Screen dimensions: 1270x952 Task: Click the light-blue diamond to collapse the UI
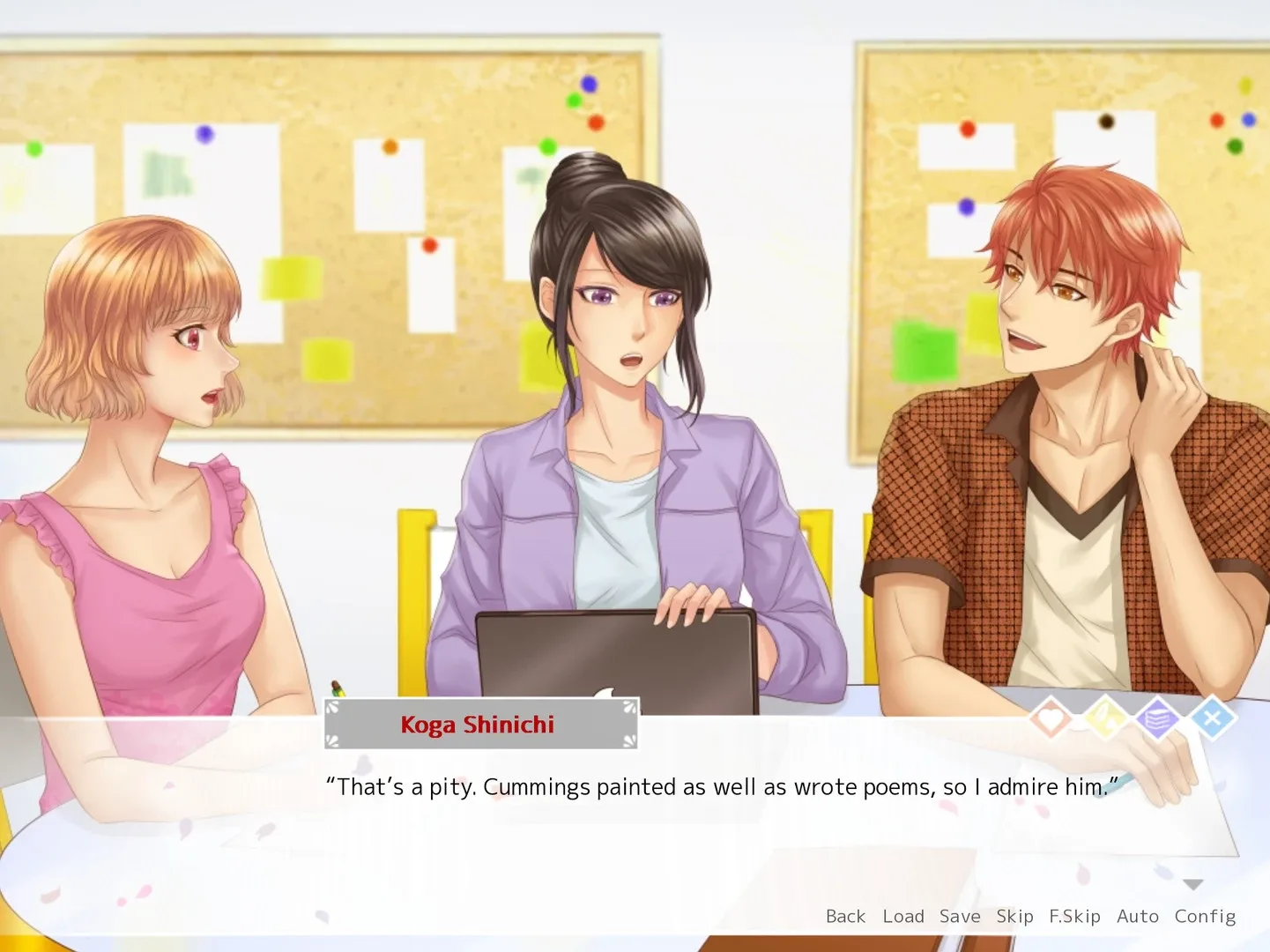click(1214, 718)
